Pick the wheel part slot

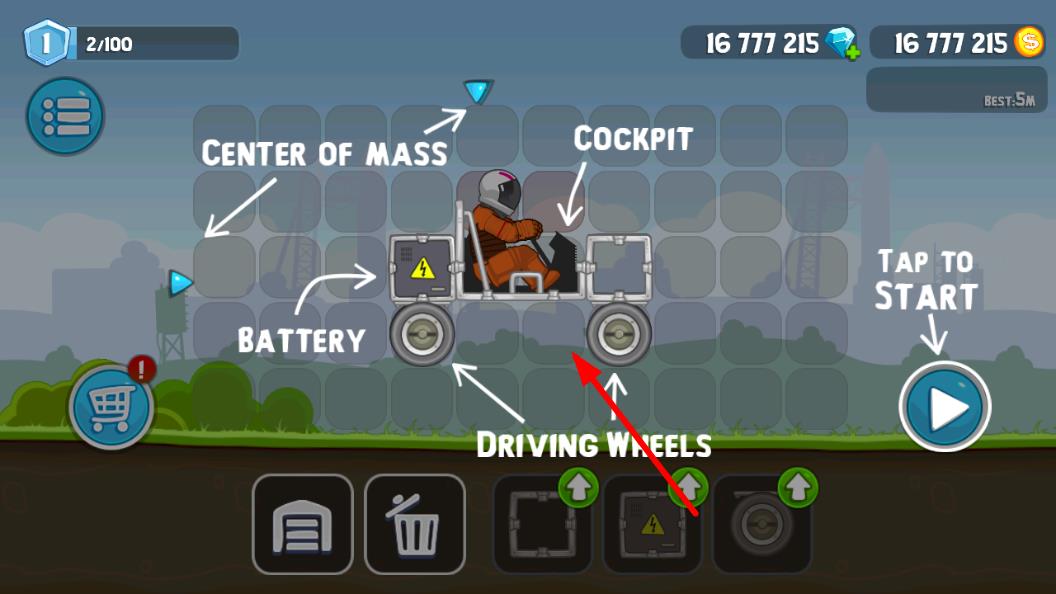tap(761, 523)
